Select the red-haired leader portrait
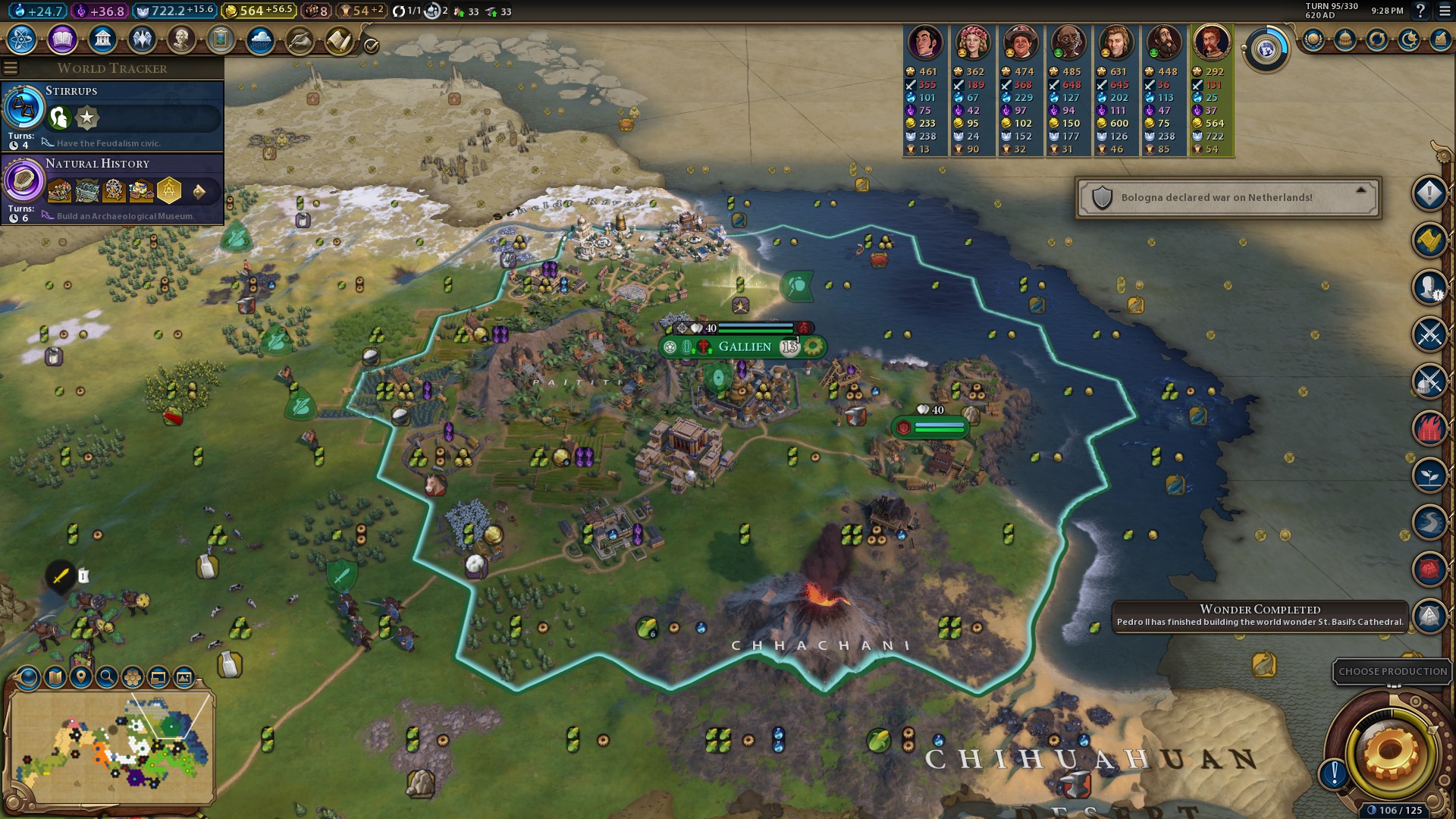Screen dimensions: 1456x819 click(x=1210, y=43)
